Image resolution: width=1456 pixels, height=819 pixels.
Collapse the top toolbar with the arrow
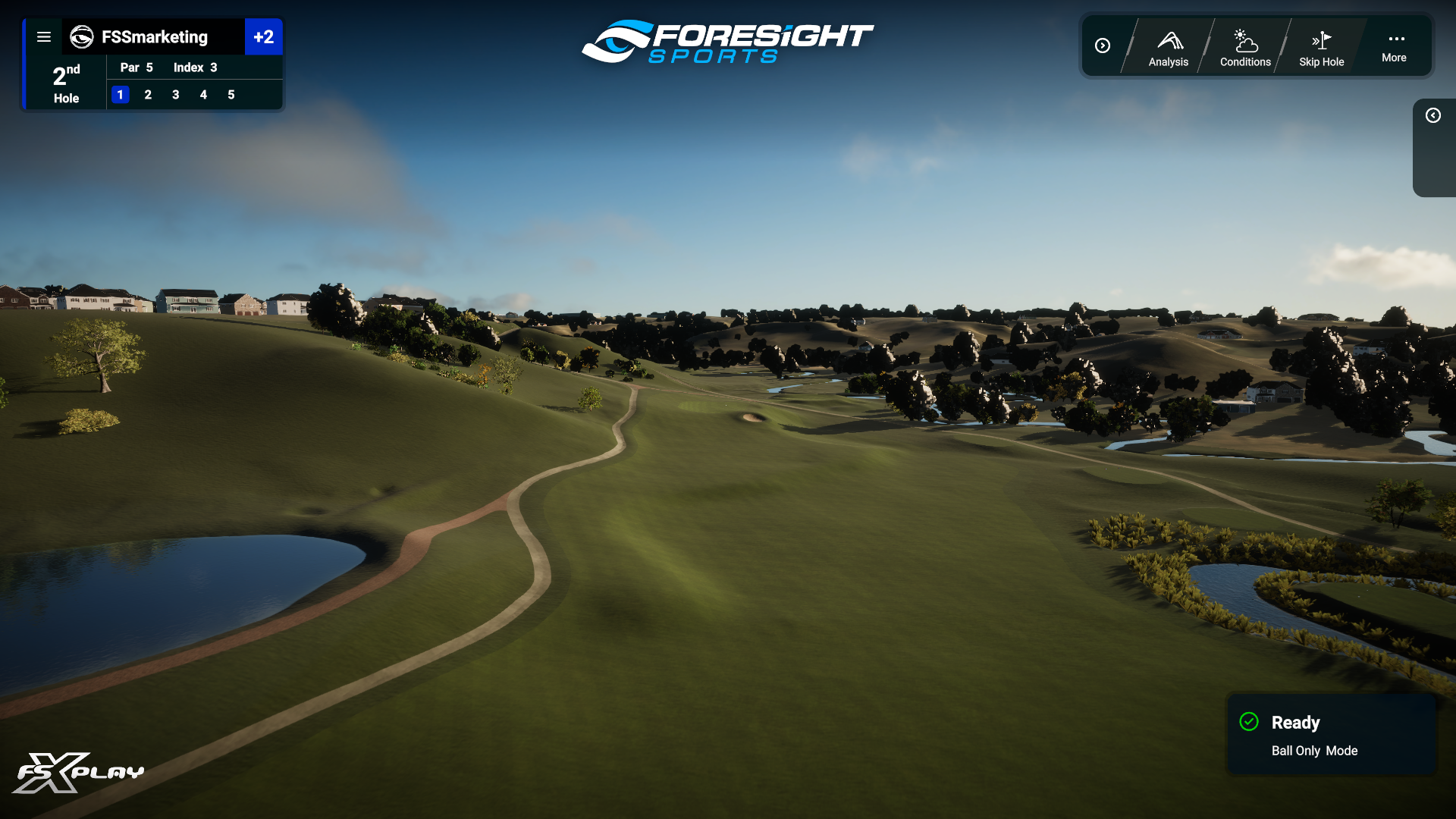click(x=1103, y=46)
